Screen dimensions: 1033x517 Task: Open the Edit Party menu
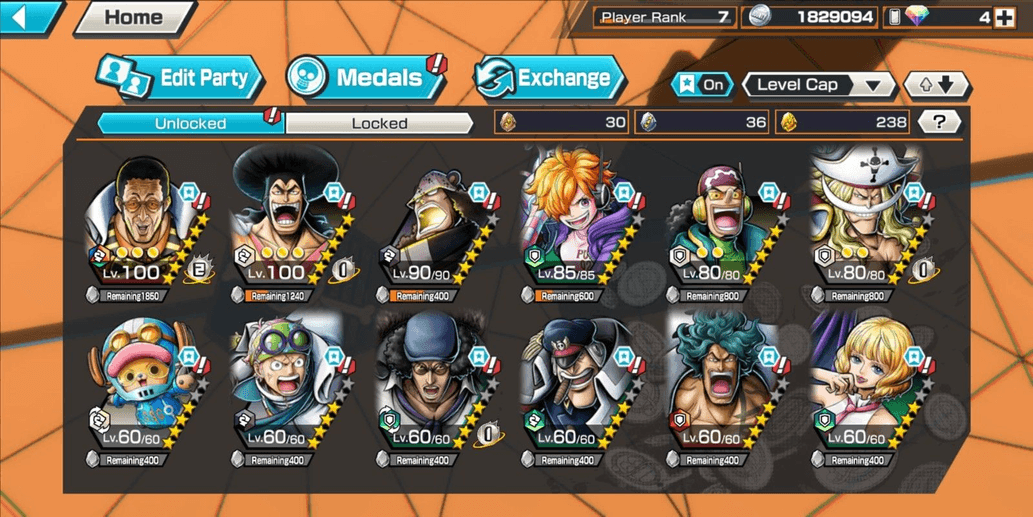click(180, 78)
